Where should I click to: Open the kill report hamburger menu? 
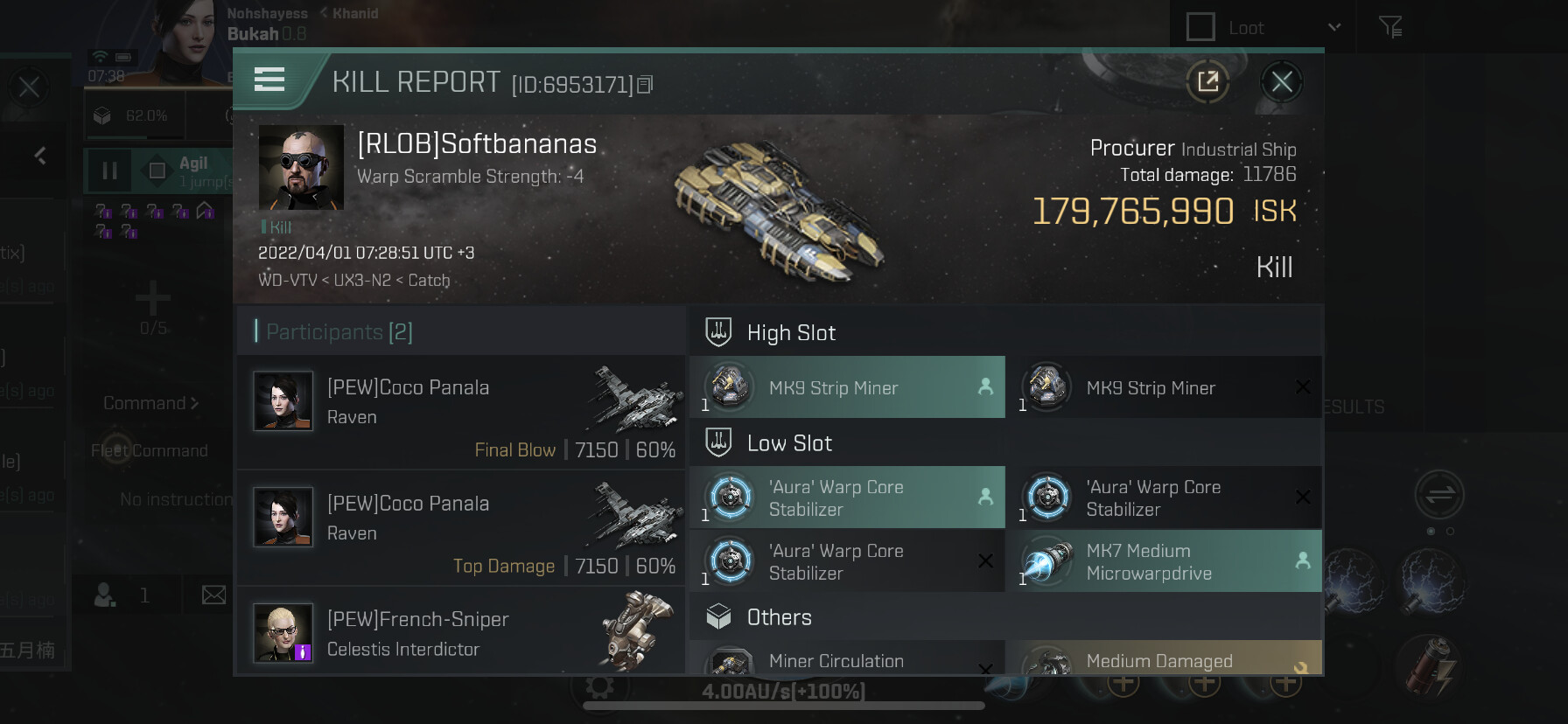(269, 80)
